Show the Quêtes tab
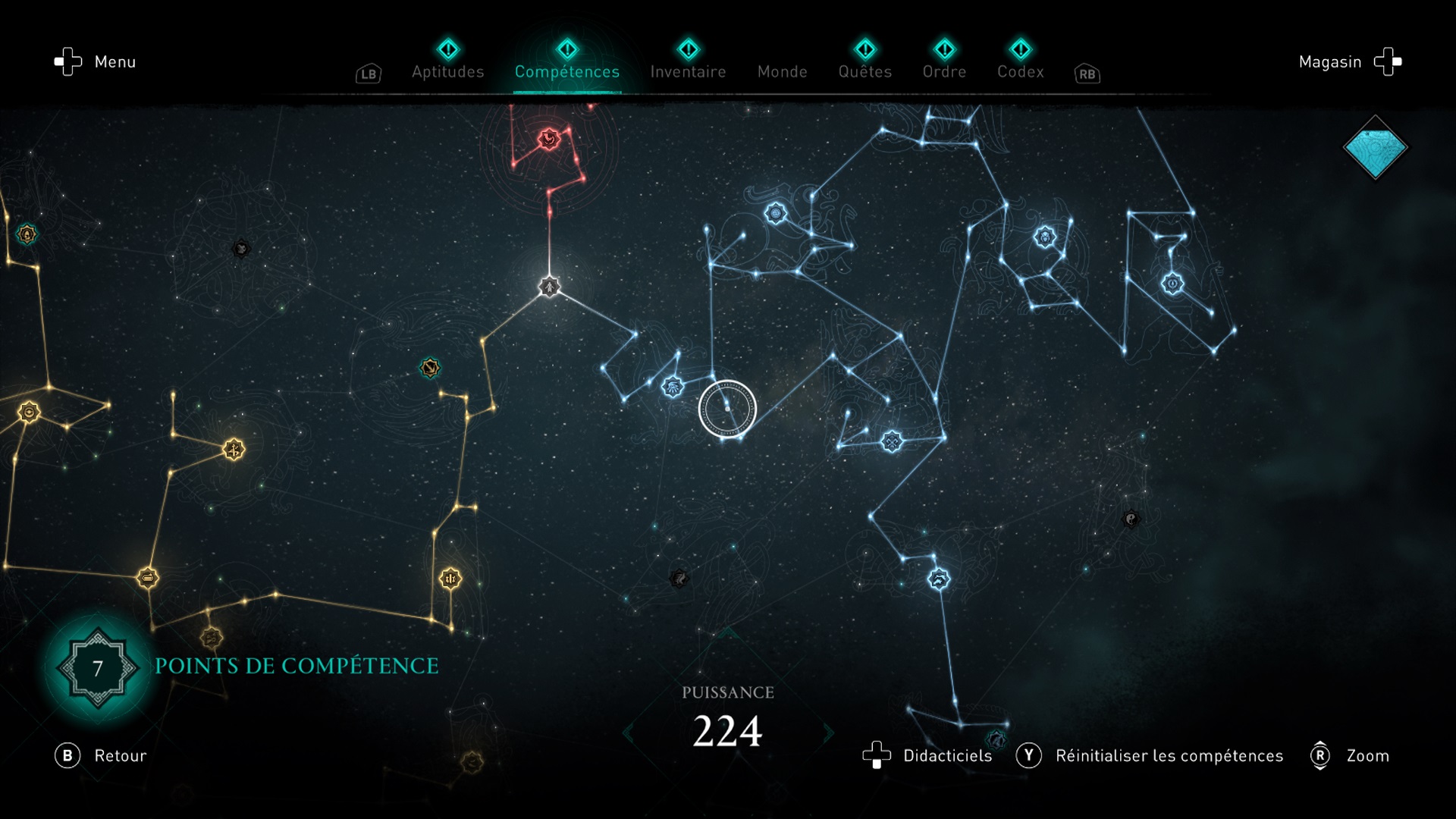This screenshot has width=1456, height=819. pyautogui.click(x=864, y=71)
